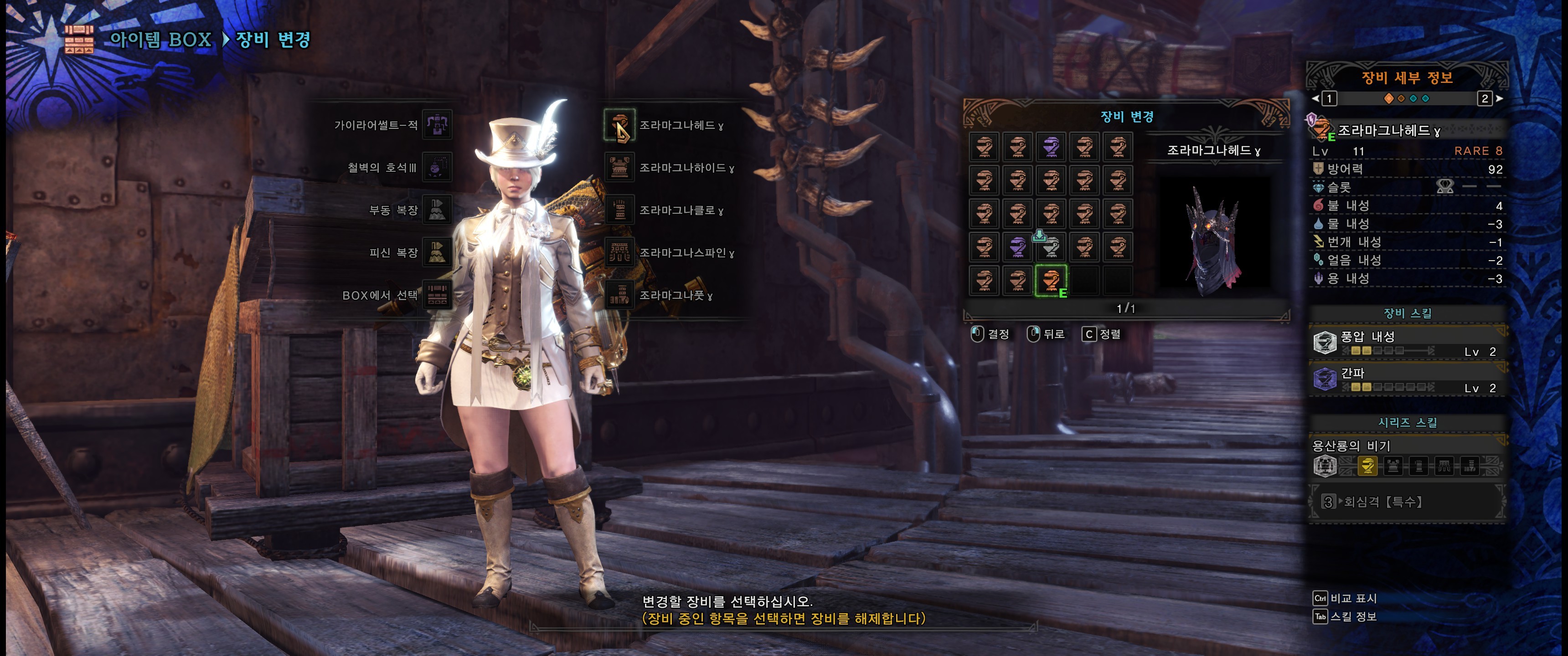
Task: Go to detail page 2 with right arrow
Action: [1499, 98]
